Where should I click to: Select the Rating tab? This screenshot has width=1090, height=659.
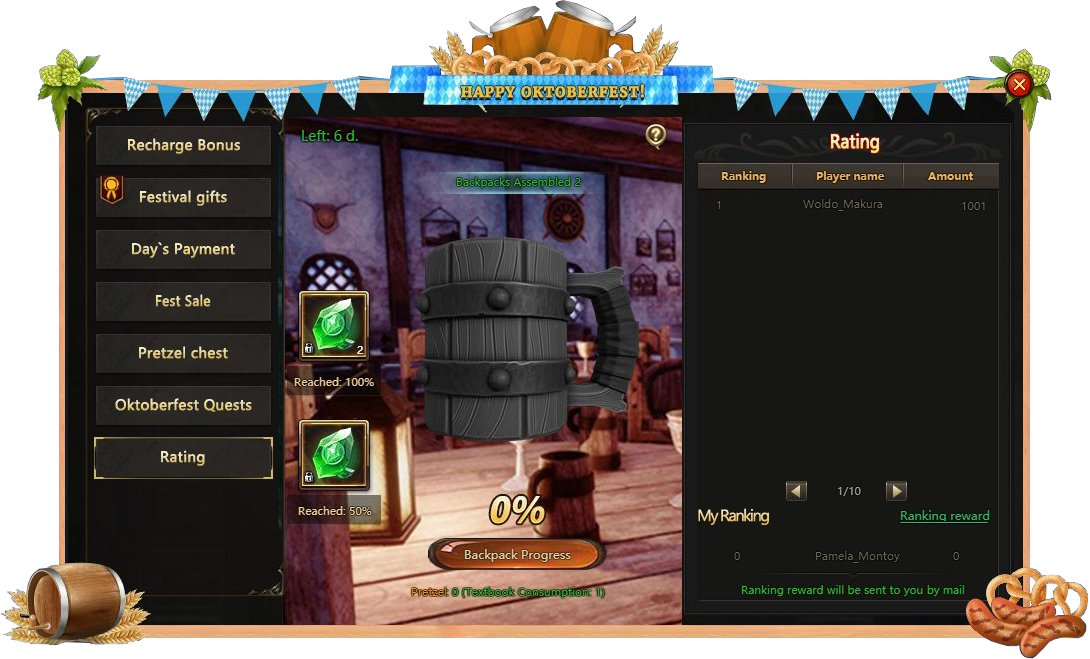coord(183,457)
